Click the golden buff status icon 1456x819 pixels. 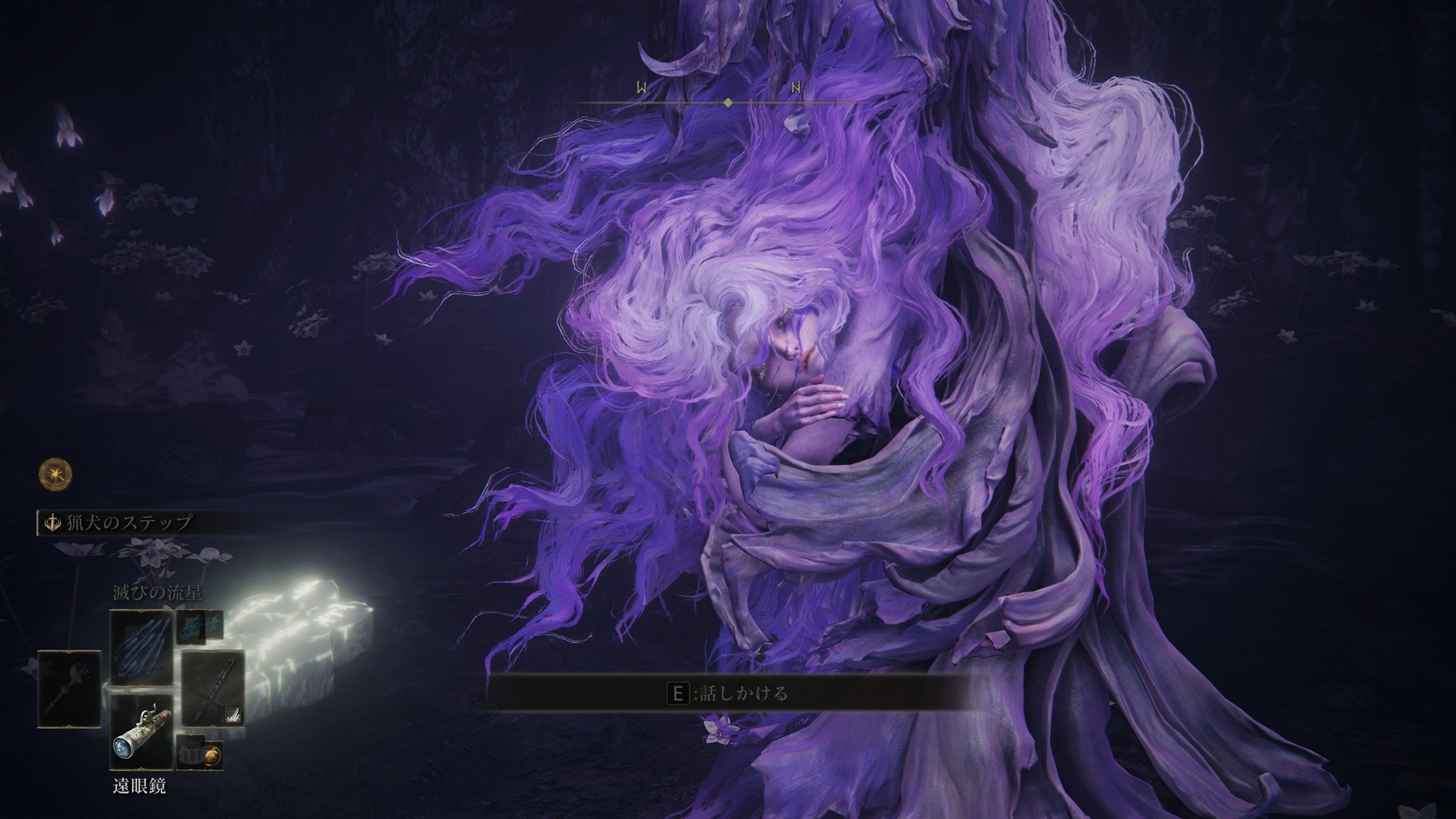(x=56, y=475)
